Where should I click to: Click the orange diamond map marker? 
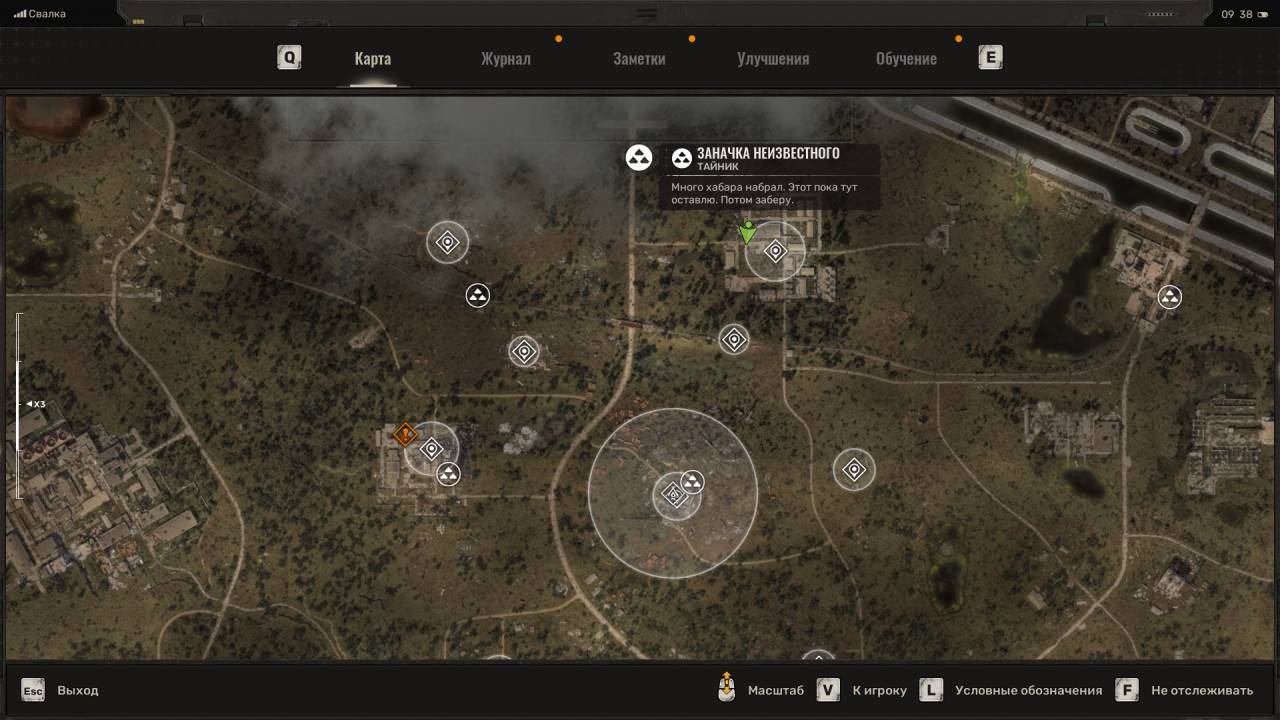(405, 434)
